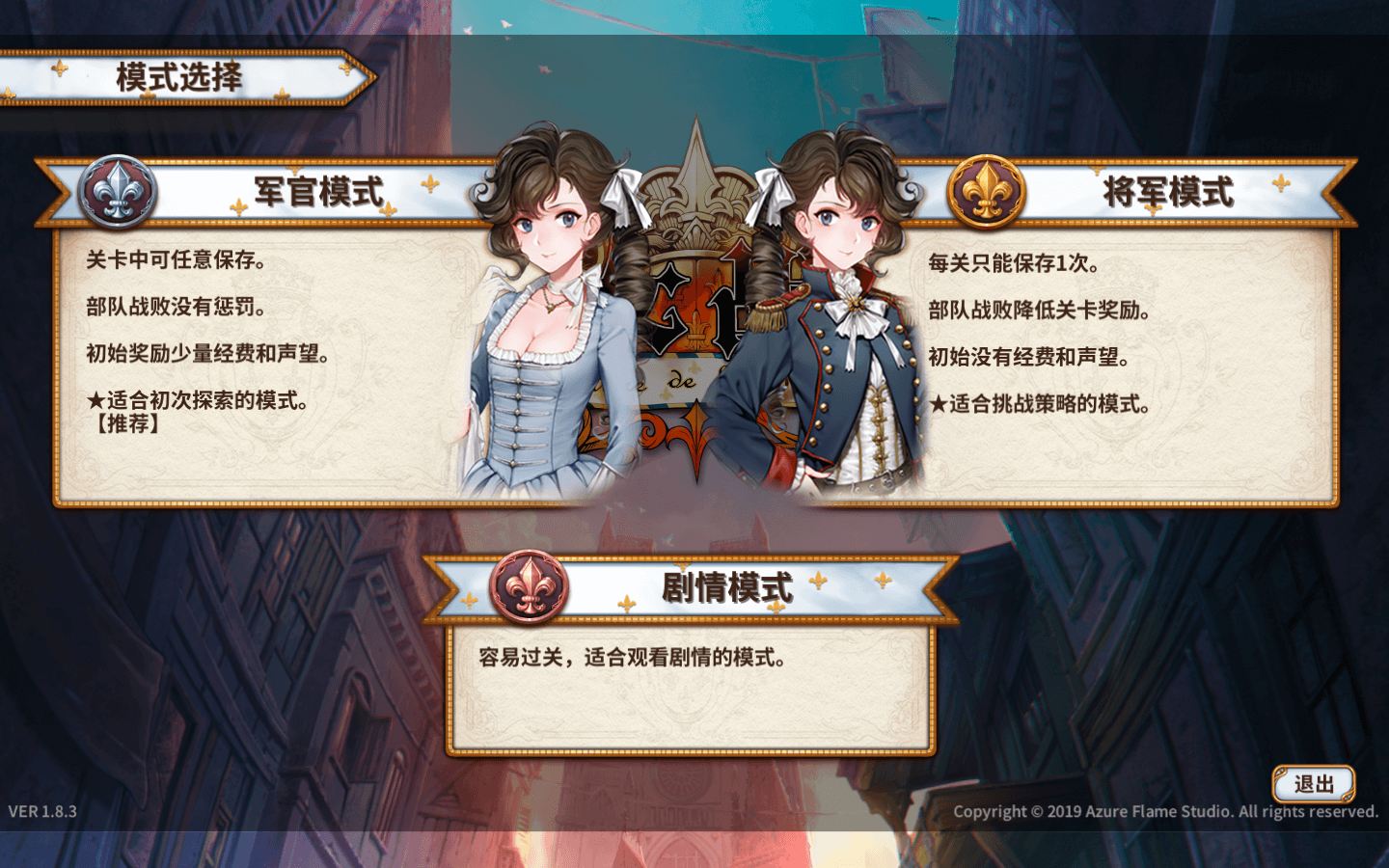Viewport: 1389px width, 868px height.
Task: Select the 将军模式 (General Mode) option
Action: point(1167,193)
